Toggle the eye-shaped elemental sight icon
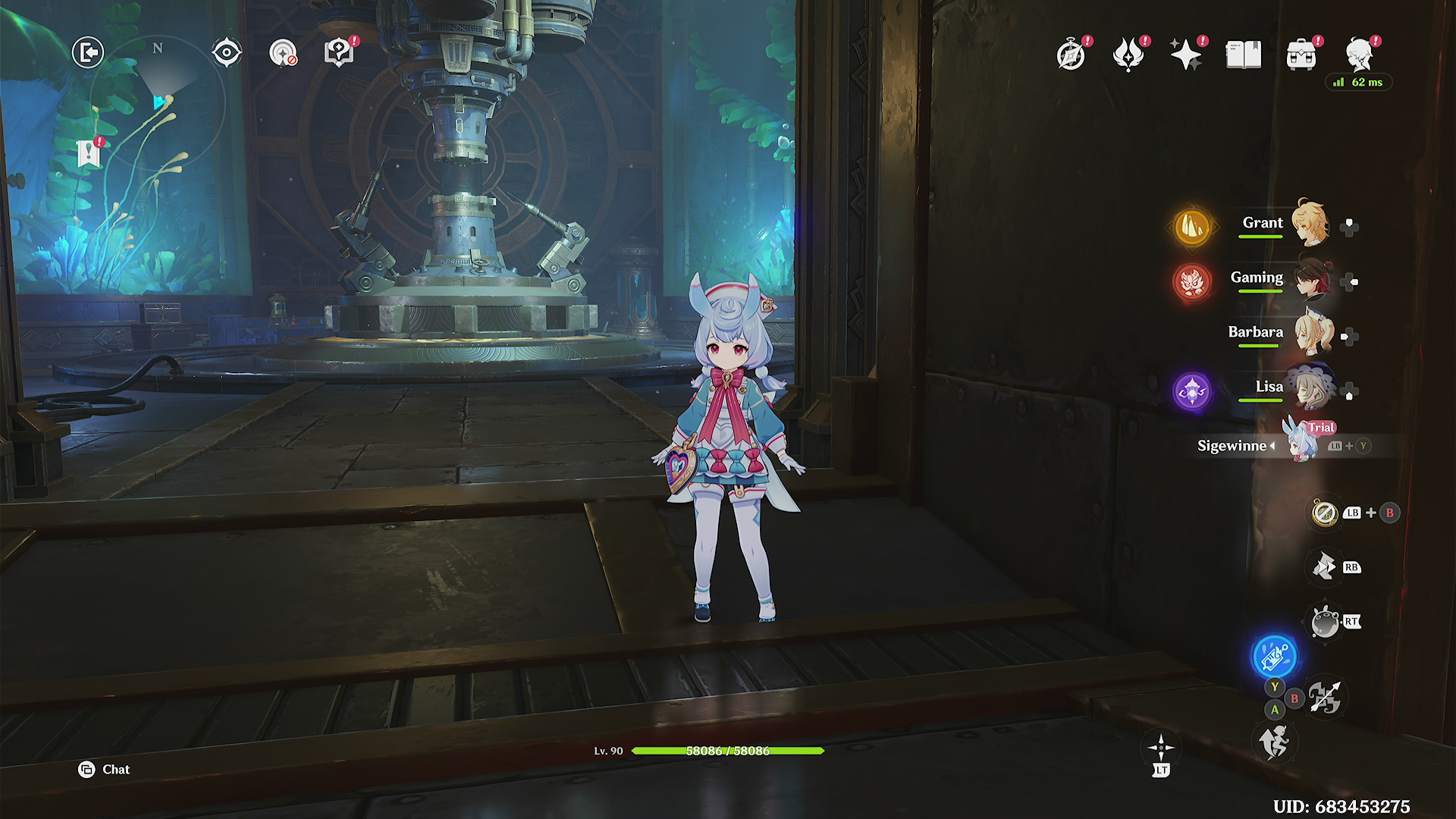This screenshot has height=819, width=1456. (227, 53)
